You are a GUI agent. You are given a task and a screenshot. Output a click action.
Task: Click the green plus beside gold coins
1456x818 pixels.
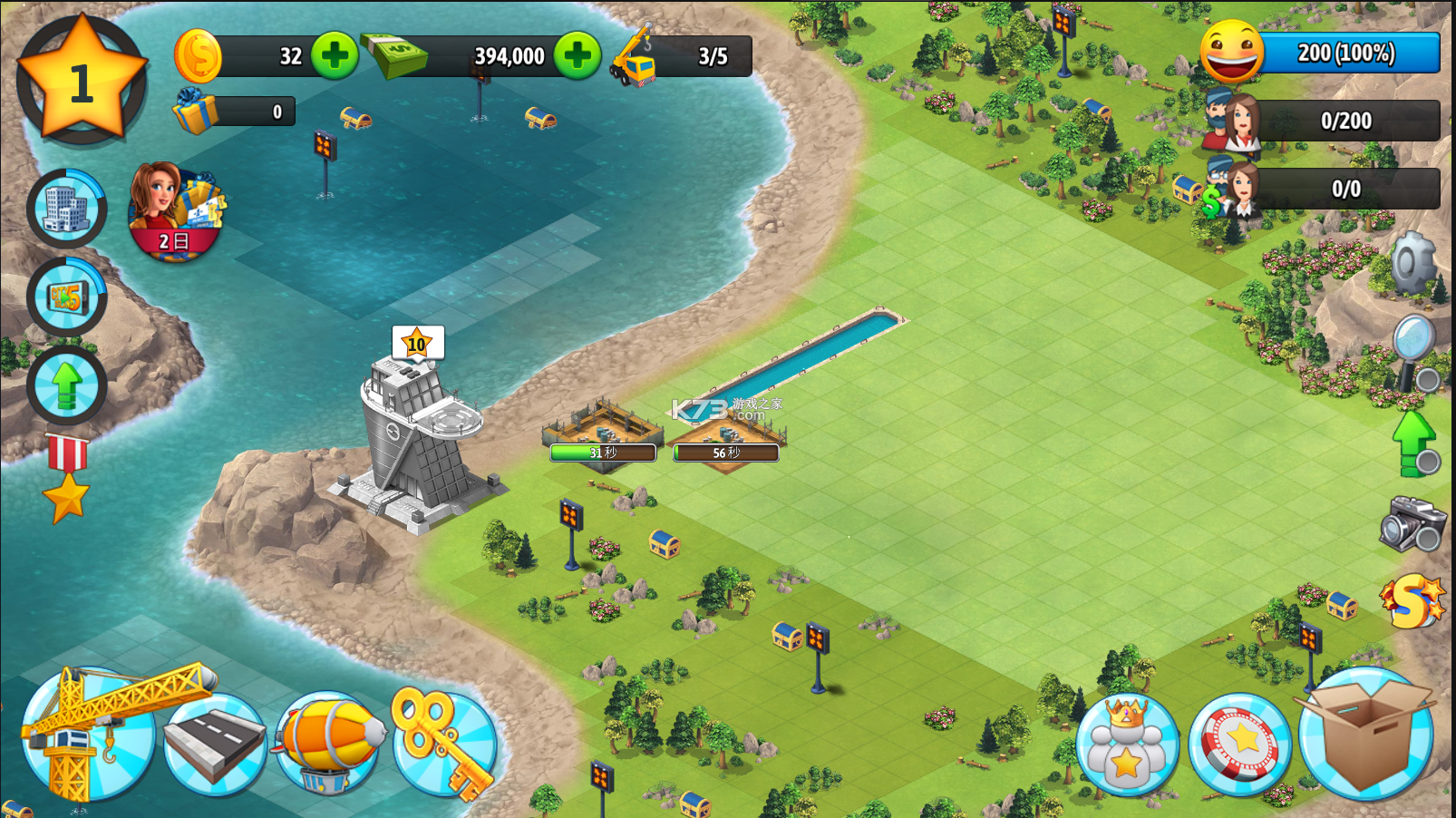click(335, 55)
